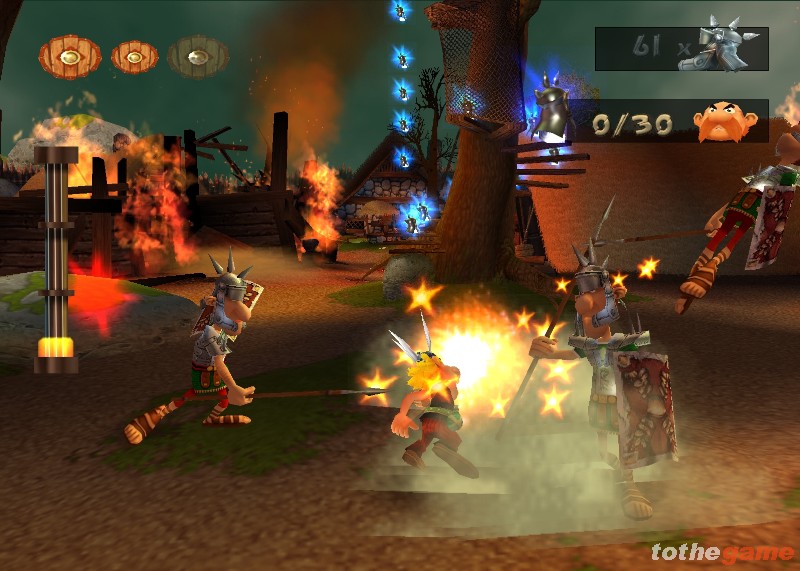Open the tothegame watermark link
Screen dimensions: 800x571
click(720, 552)
